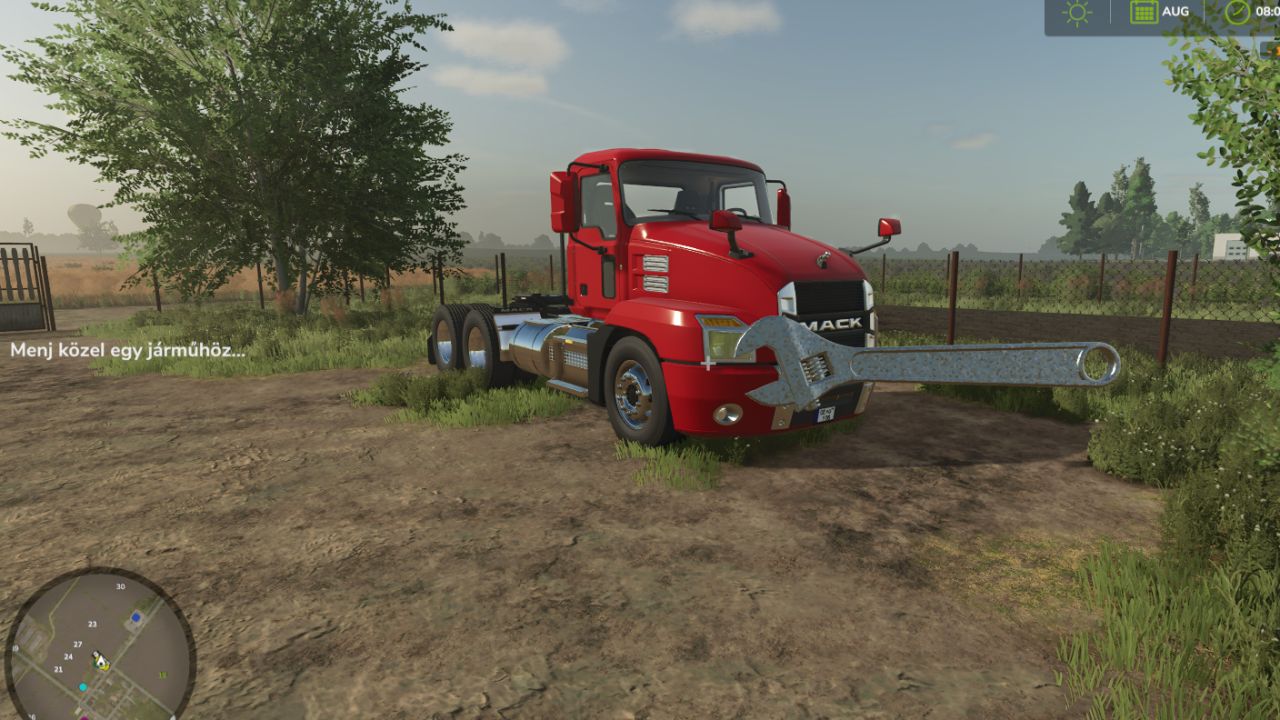Select field number 24 on the minimap

69,657
